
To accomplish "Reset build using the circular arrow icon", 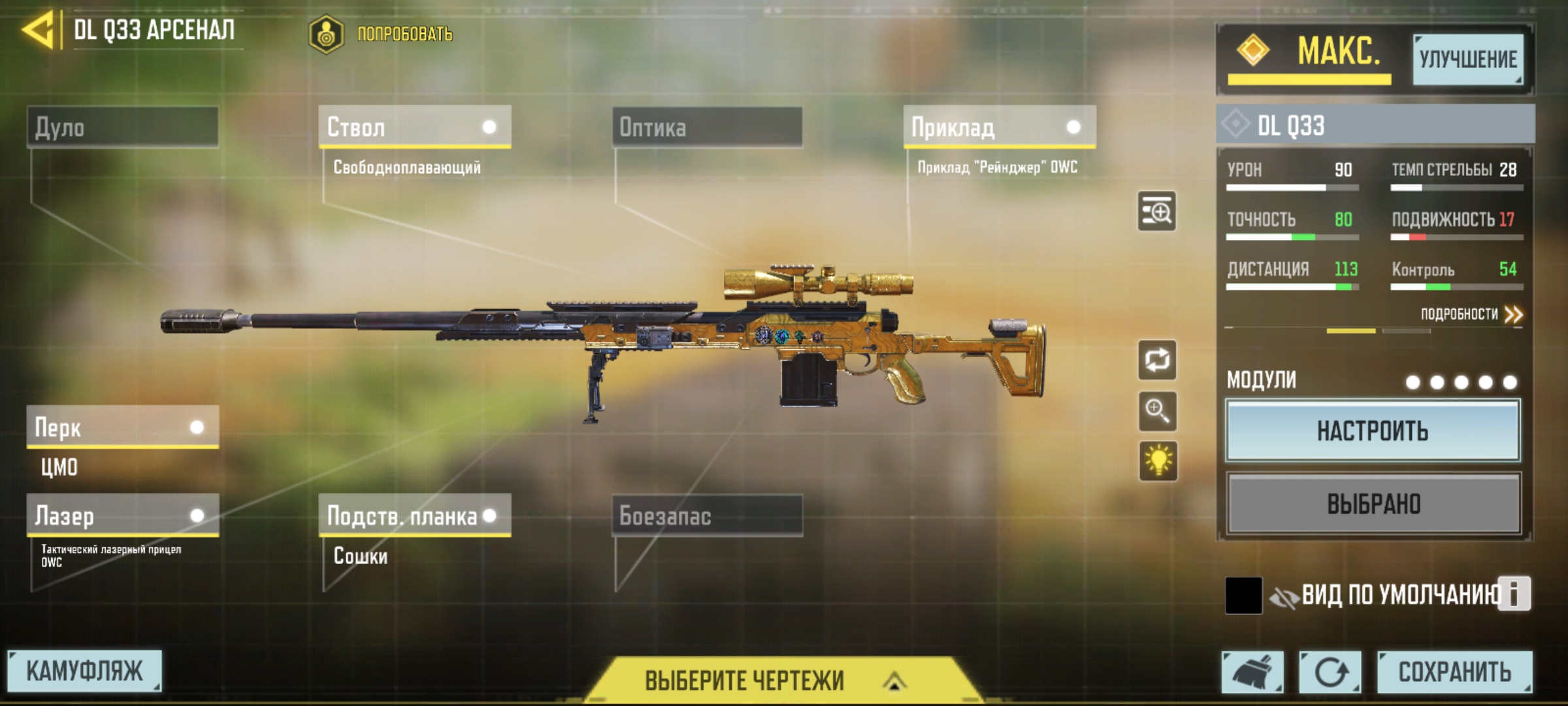I will click(1330, 672).
